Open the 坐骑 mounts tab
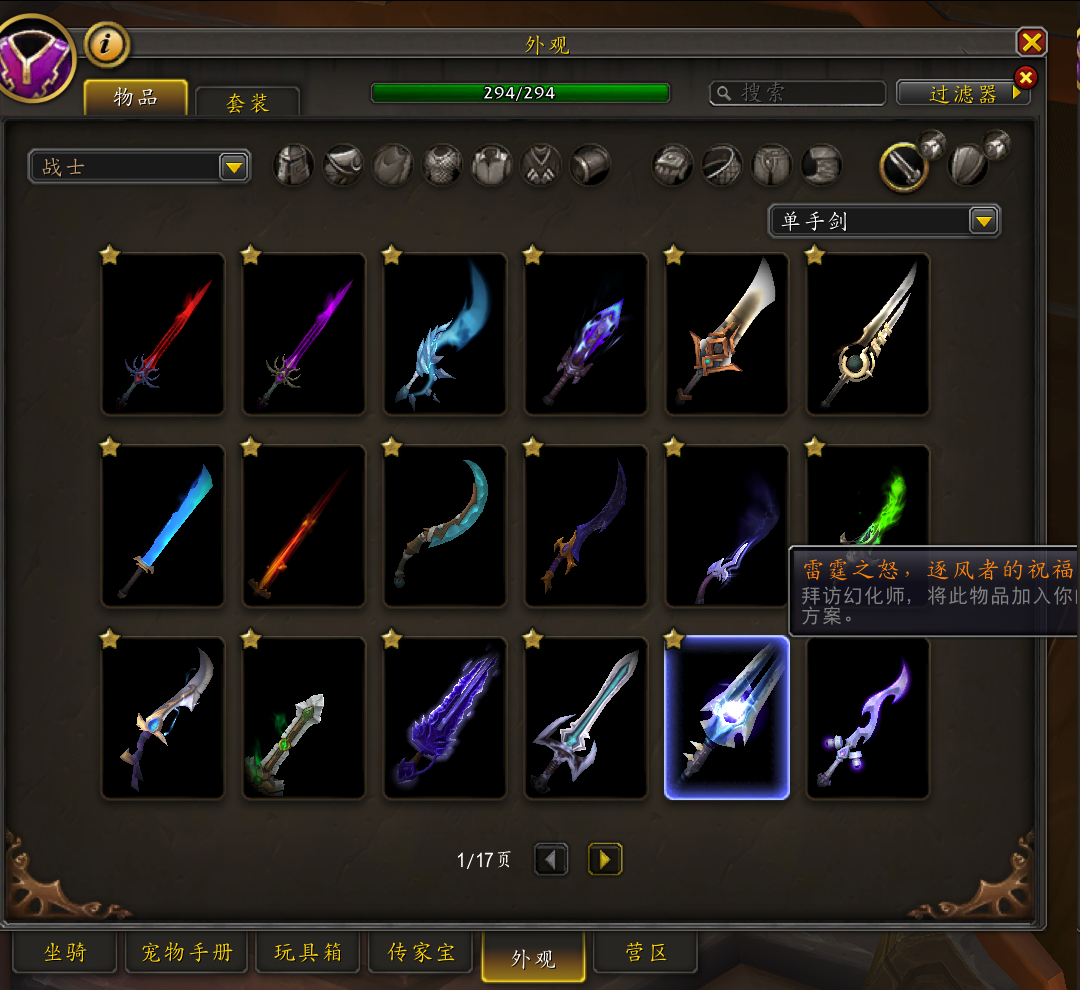The image size is (1080, 990). coord(65,954)
